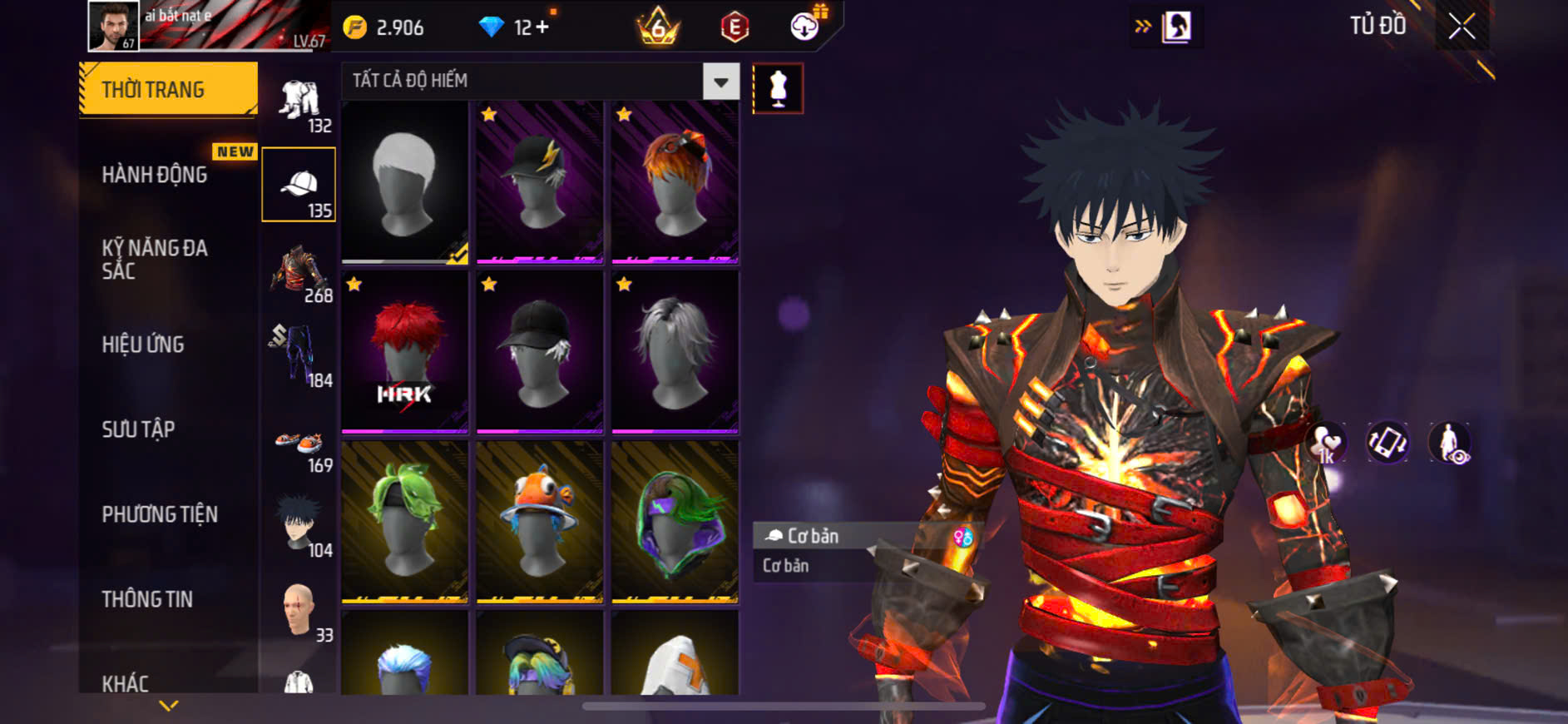Go to the Sưu Tập section

(138, 429)
